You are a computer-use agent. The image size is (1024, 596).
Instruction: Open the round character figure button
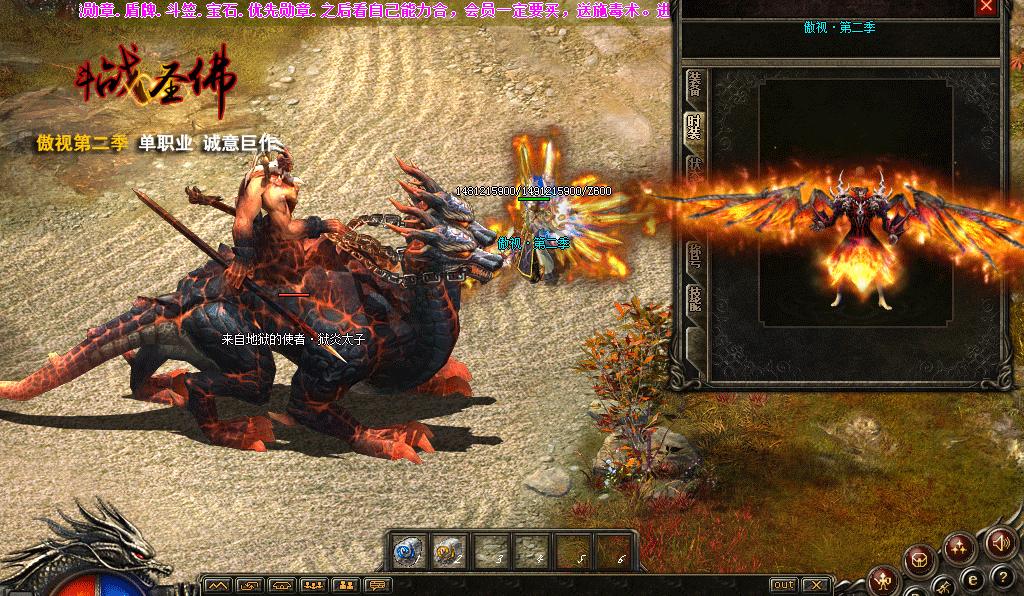pos(885,579)
